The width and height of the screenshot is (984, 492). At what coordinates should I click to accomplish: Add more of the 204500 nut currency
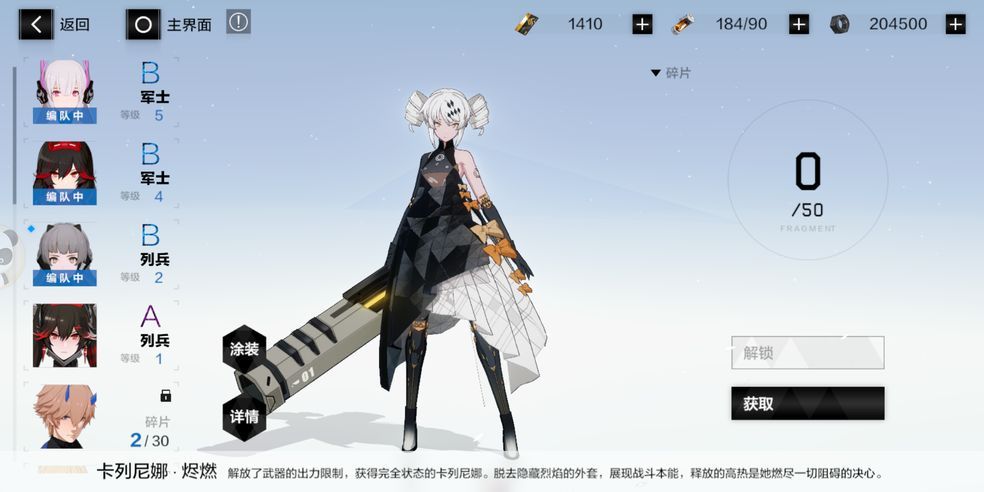pyautogui.click(x=956, y=24)
